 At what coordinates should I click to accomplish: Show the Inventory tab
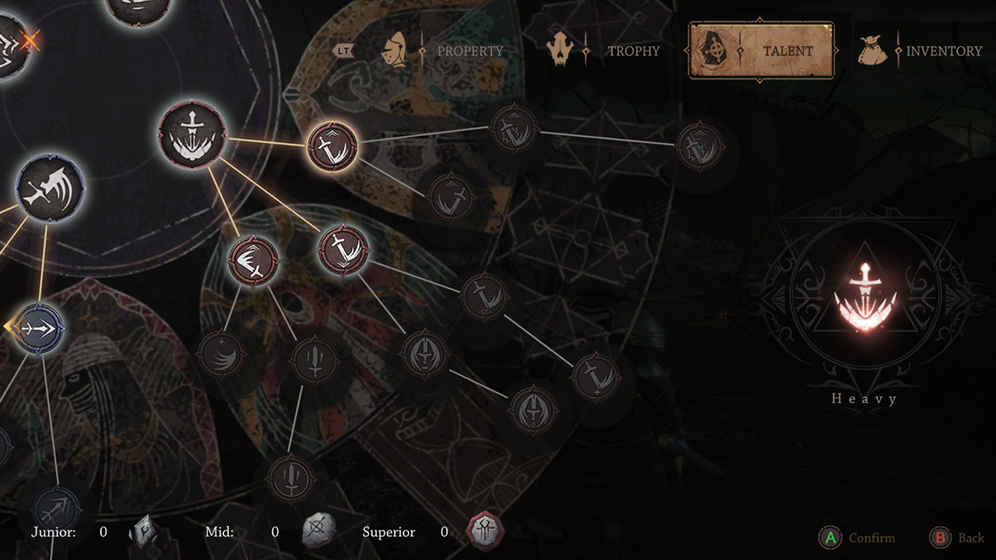point(921,50)
